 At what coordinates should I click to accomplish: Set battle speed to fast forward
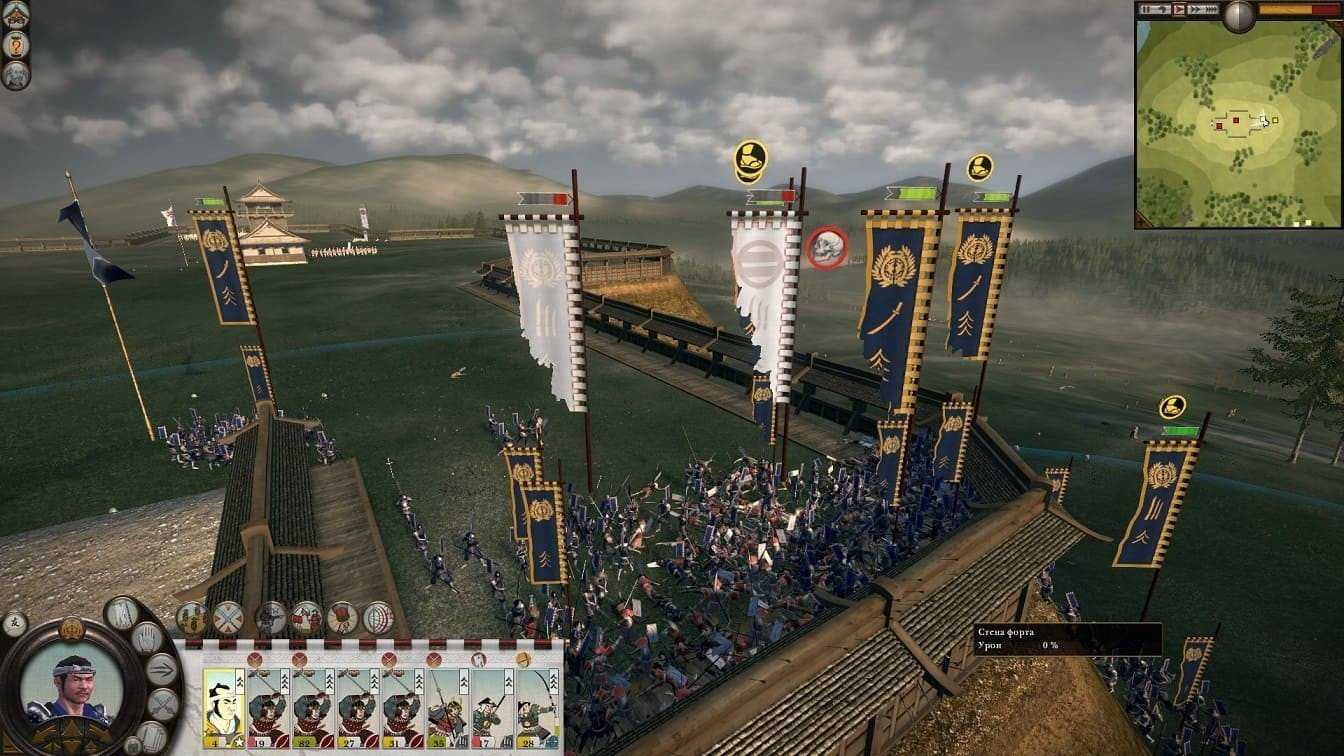(x=1194, y=10)
